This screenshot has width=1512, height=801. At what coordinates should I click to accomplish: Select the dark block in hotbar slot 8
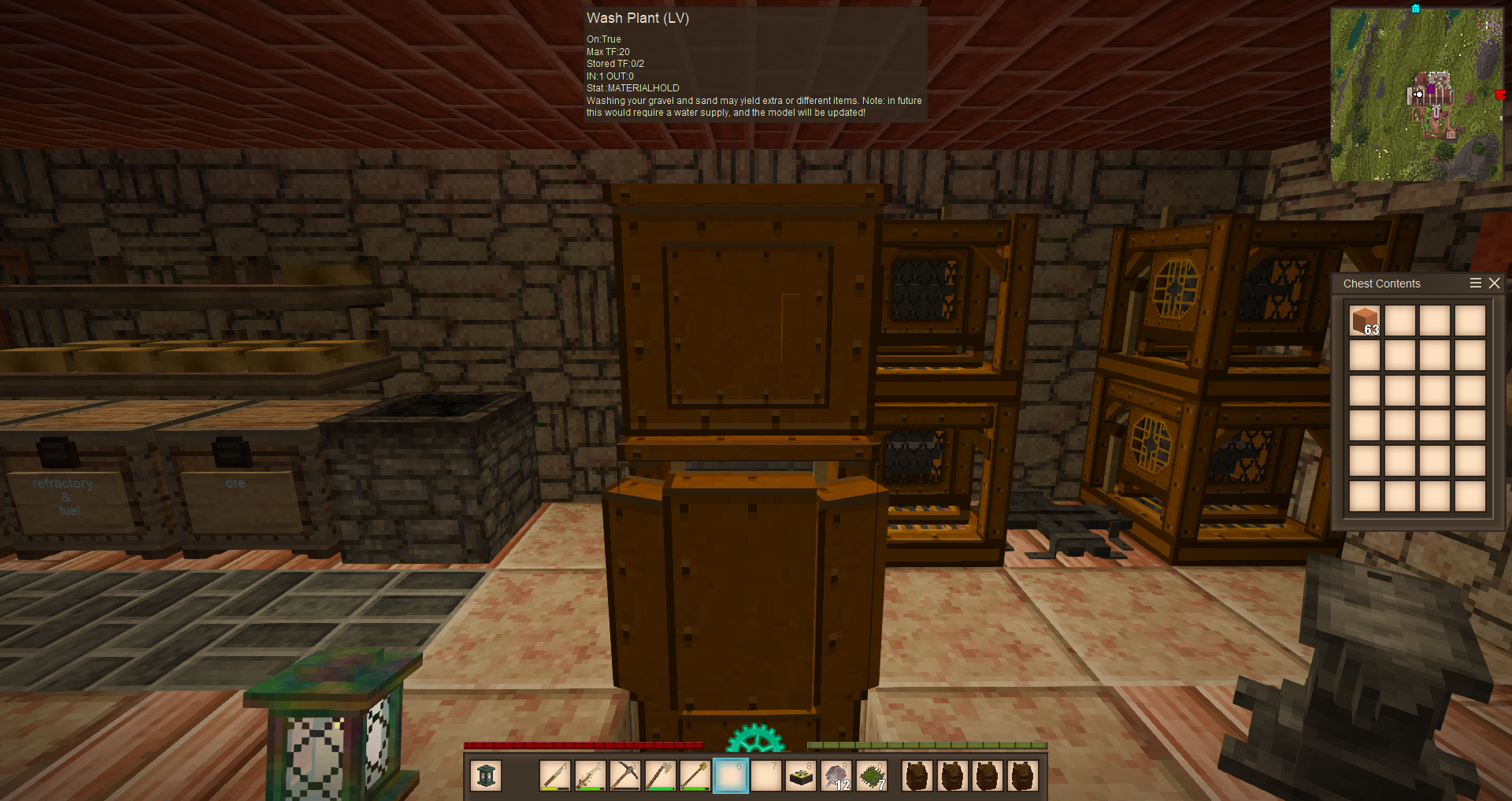(801, 776)
